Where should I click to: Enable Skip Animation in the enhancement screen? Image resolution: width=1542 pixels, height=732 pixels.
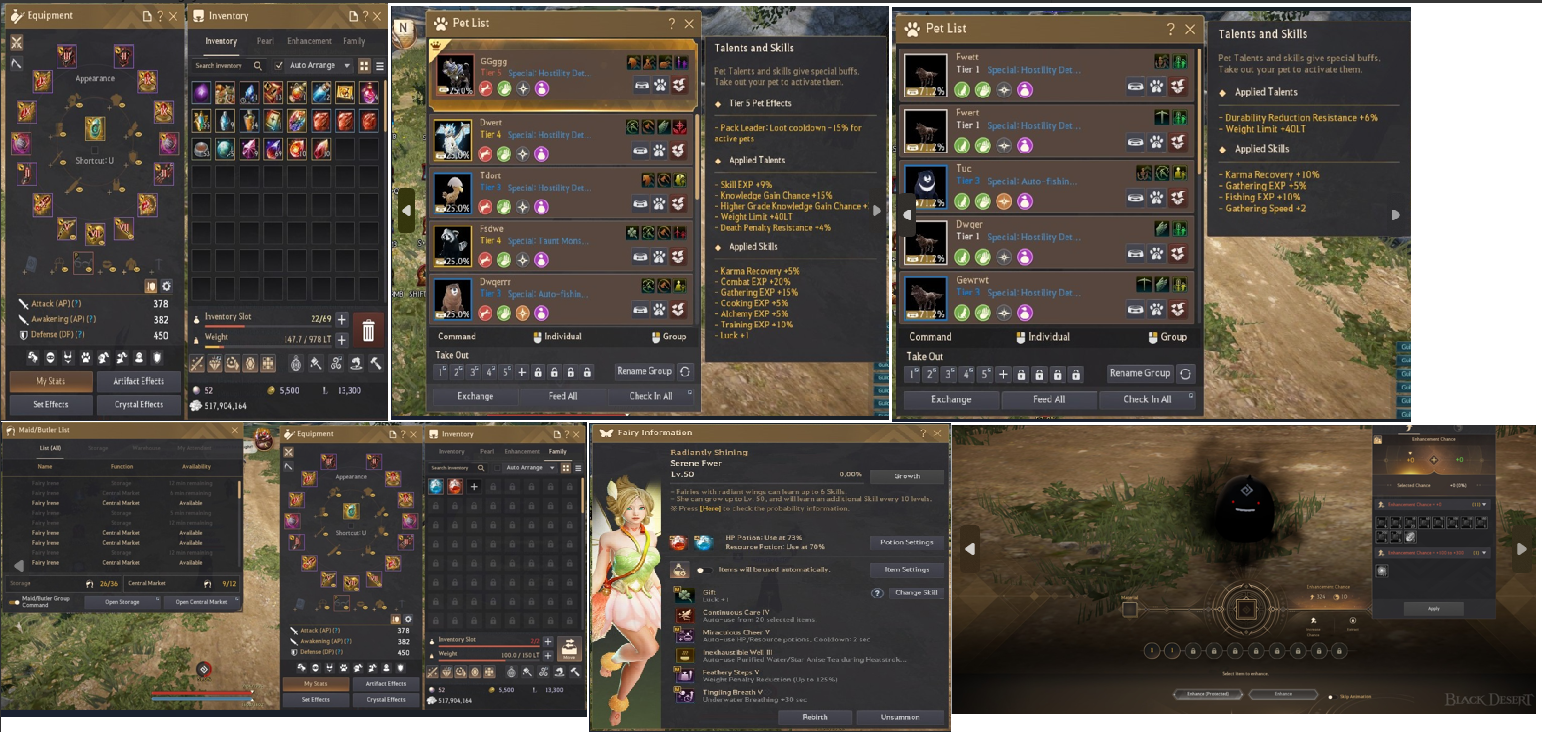[1332, 697]
